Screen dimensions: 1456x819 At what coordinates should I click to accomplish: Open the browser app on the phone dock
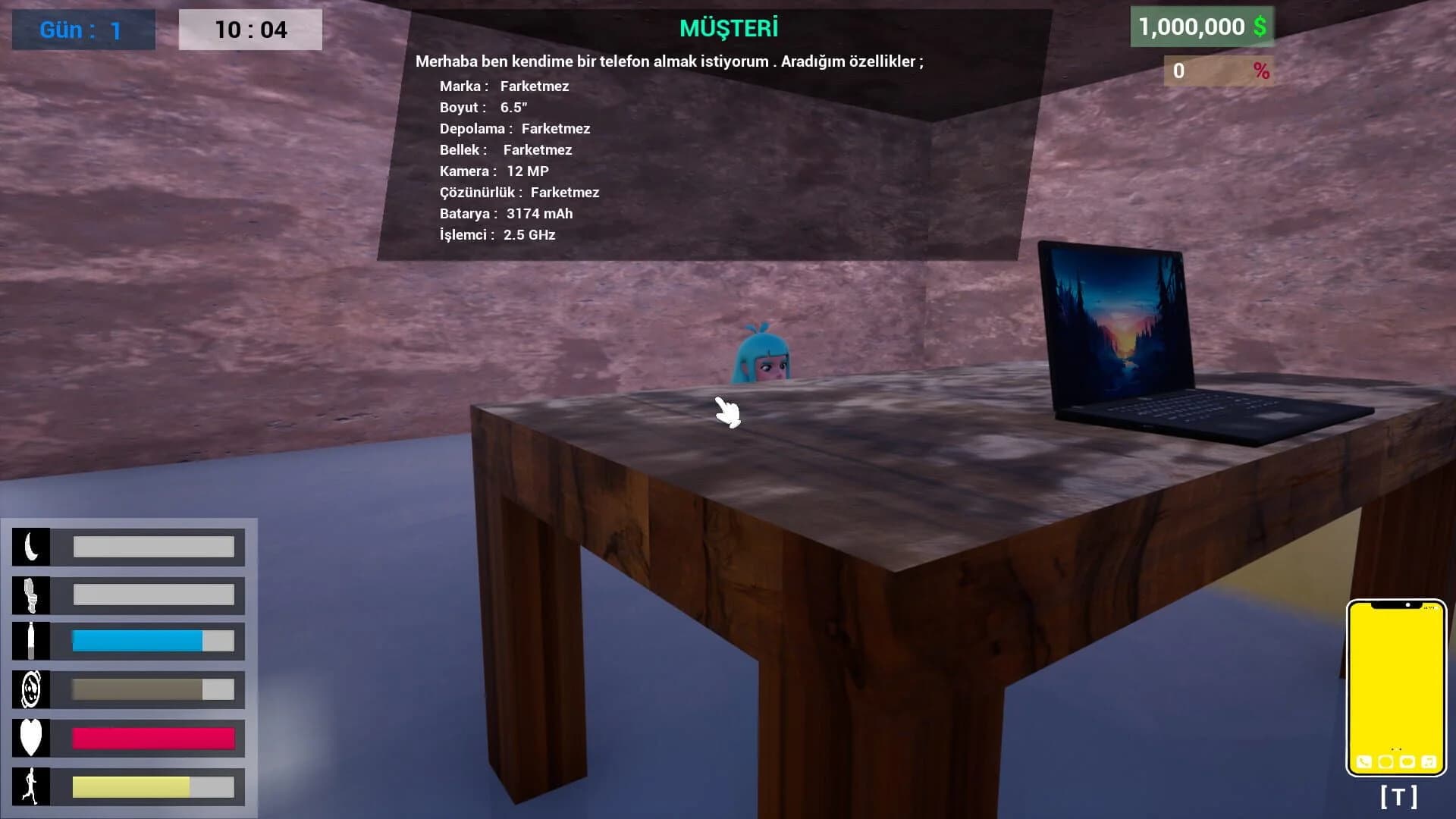tap(1385, 761)
